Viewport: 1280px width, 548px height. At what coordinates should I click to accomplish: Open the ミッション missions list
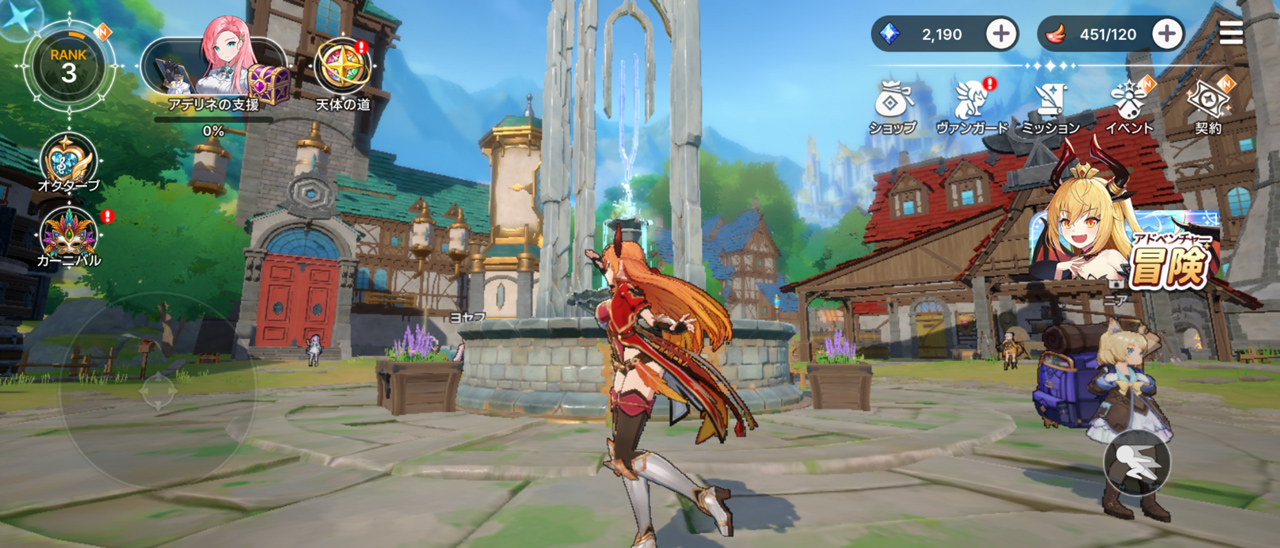coord(1050,104)
